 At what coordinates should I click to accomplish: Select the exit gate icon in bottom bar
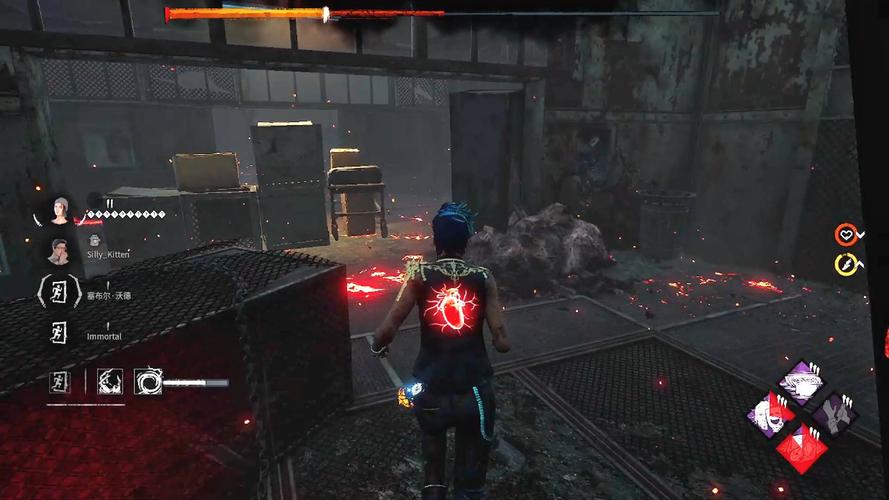point(62,381)
